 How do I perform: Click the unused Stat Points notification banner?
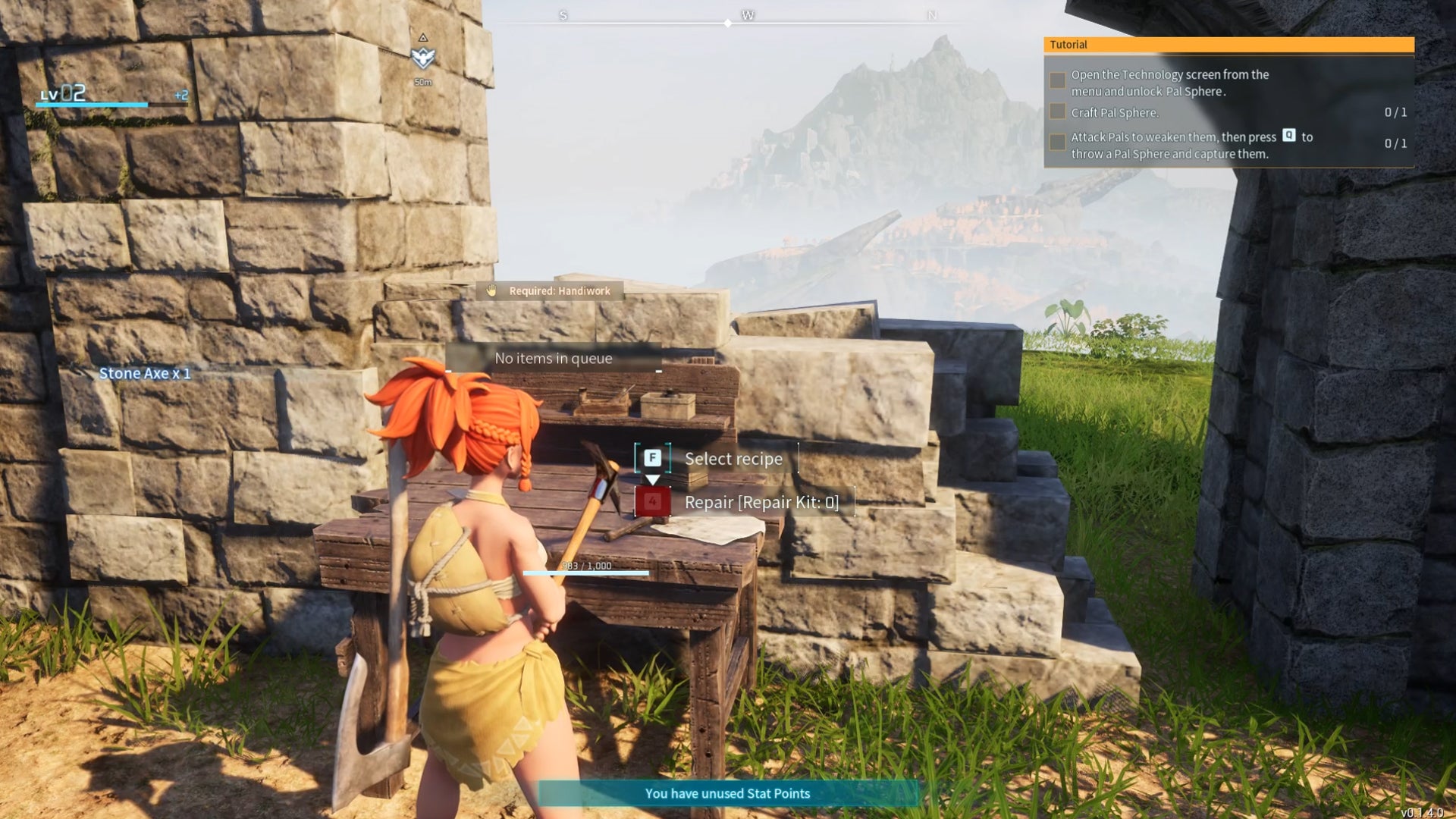point(727,793)
